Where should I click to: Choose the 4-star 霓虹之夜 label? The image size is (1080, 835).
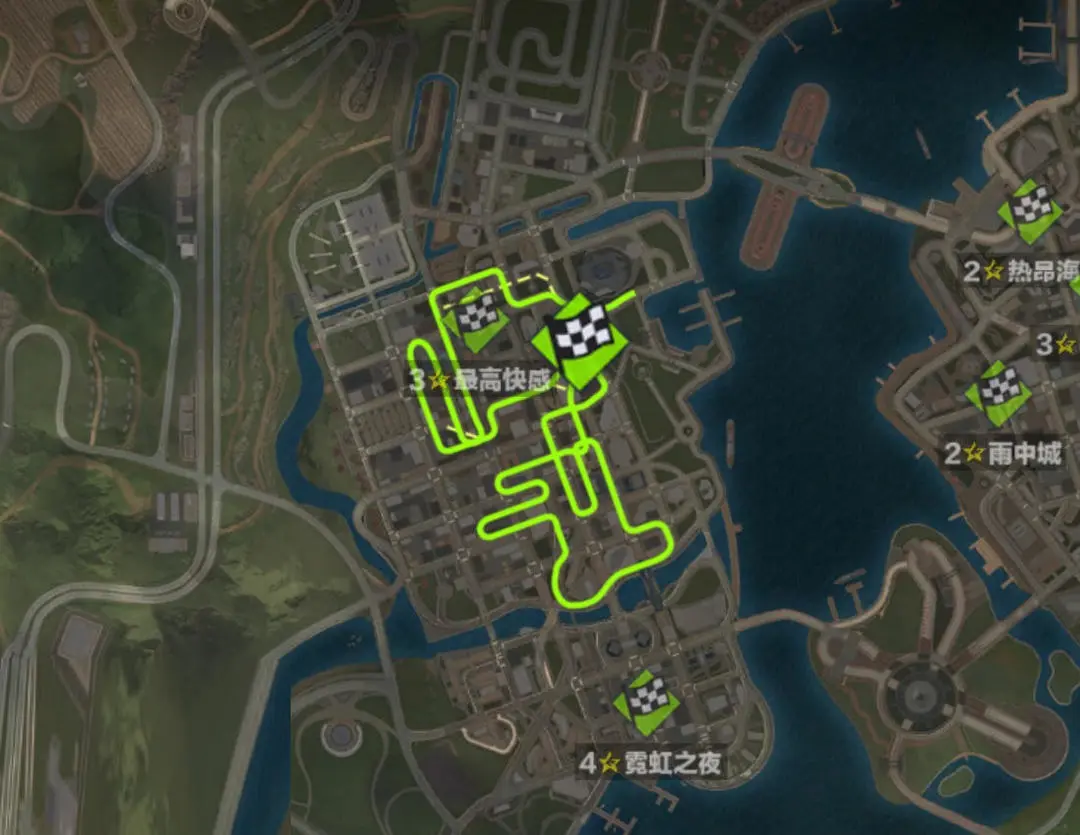651,764
